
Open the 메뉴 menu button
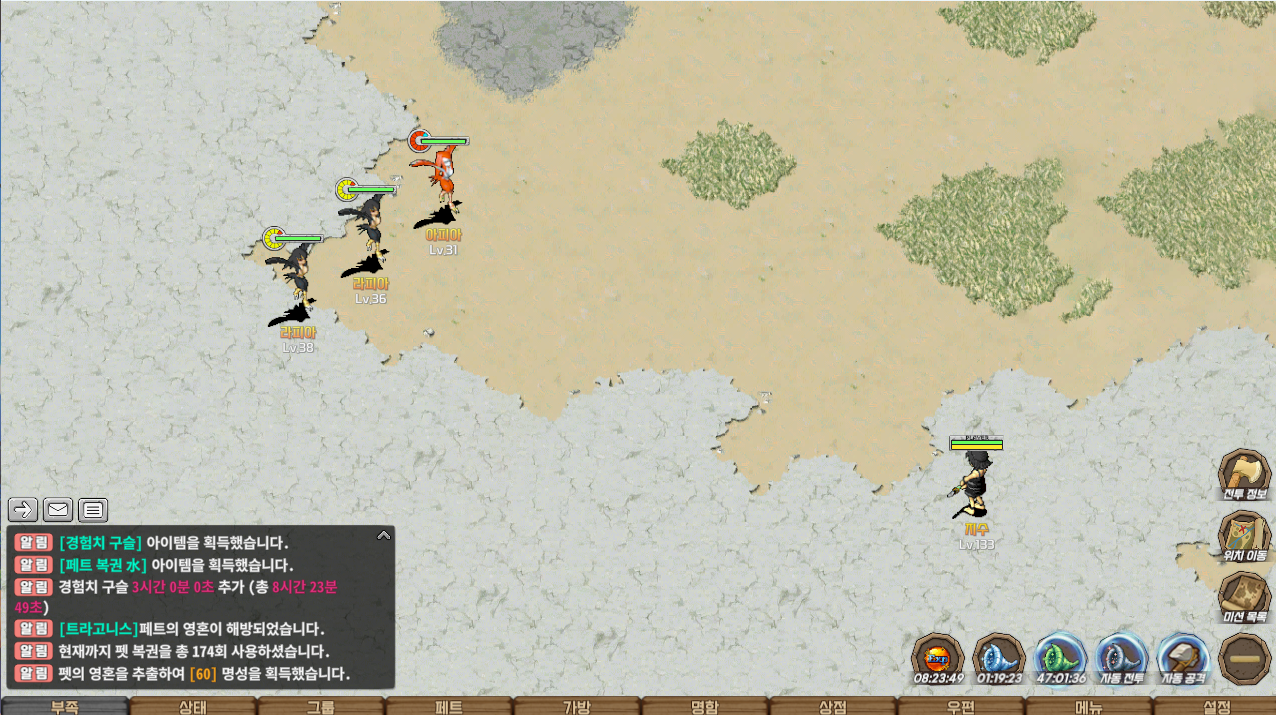tap(1088, 707)
